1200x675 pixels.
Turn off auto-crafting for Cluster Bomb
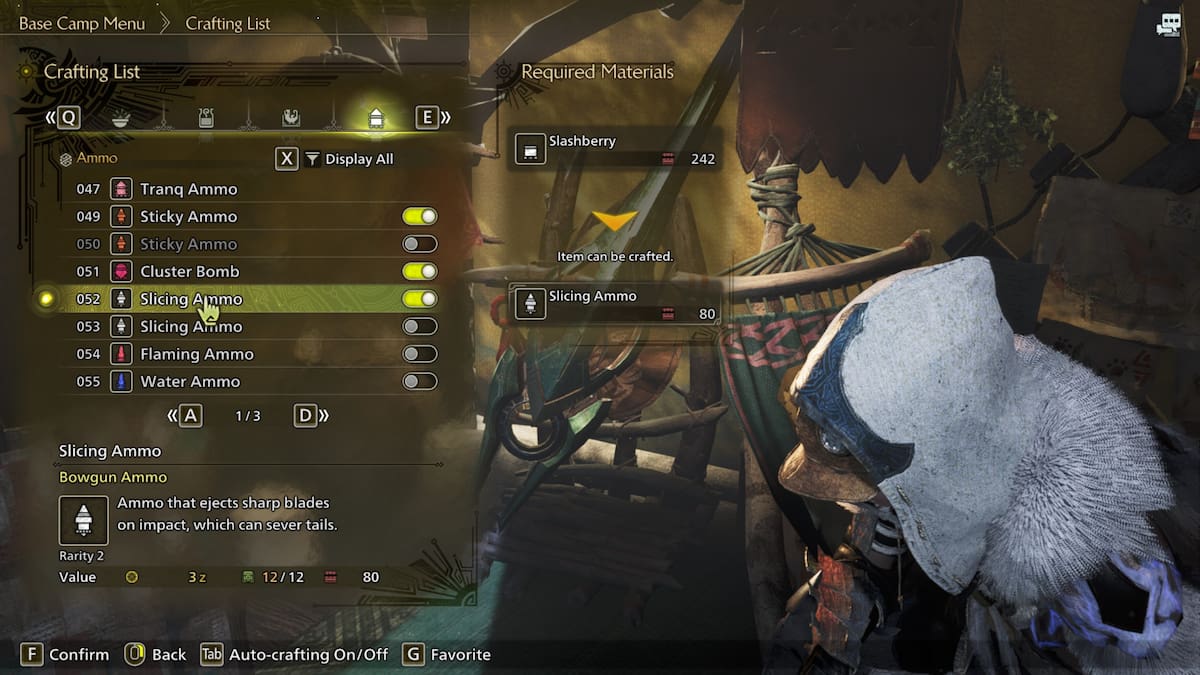(420, 271)
